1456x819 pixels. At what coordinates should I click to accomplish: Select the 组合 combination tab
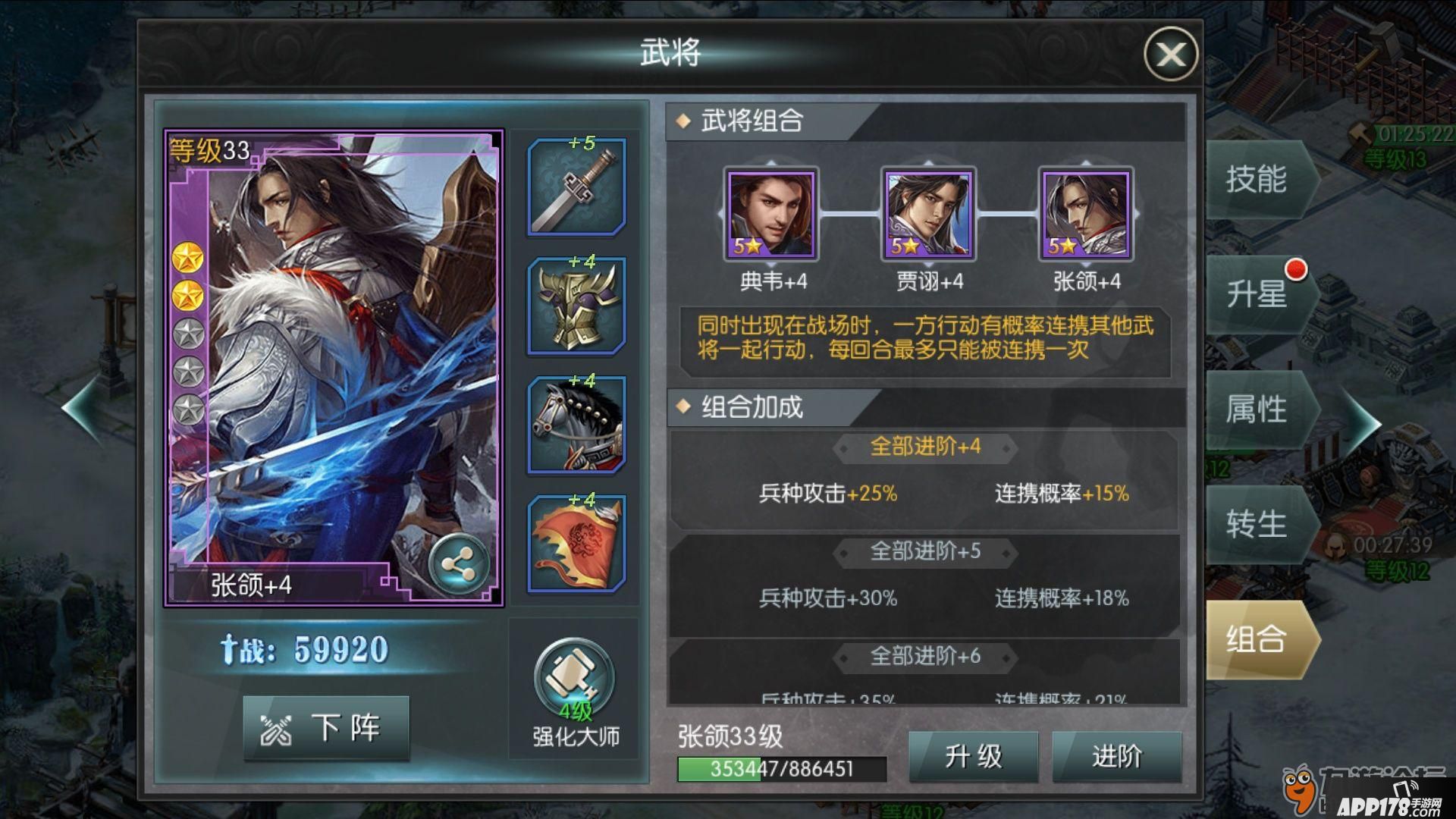(1257, 639)
